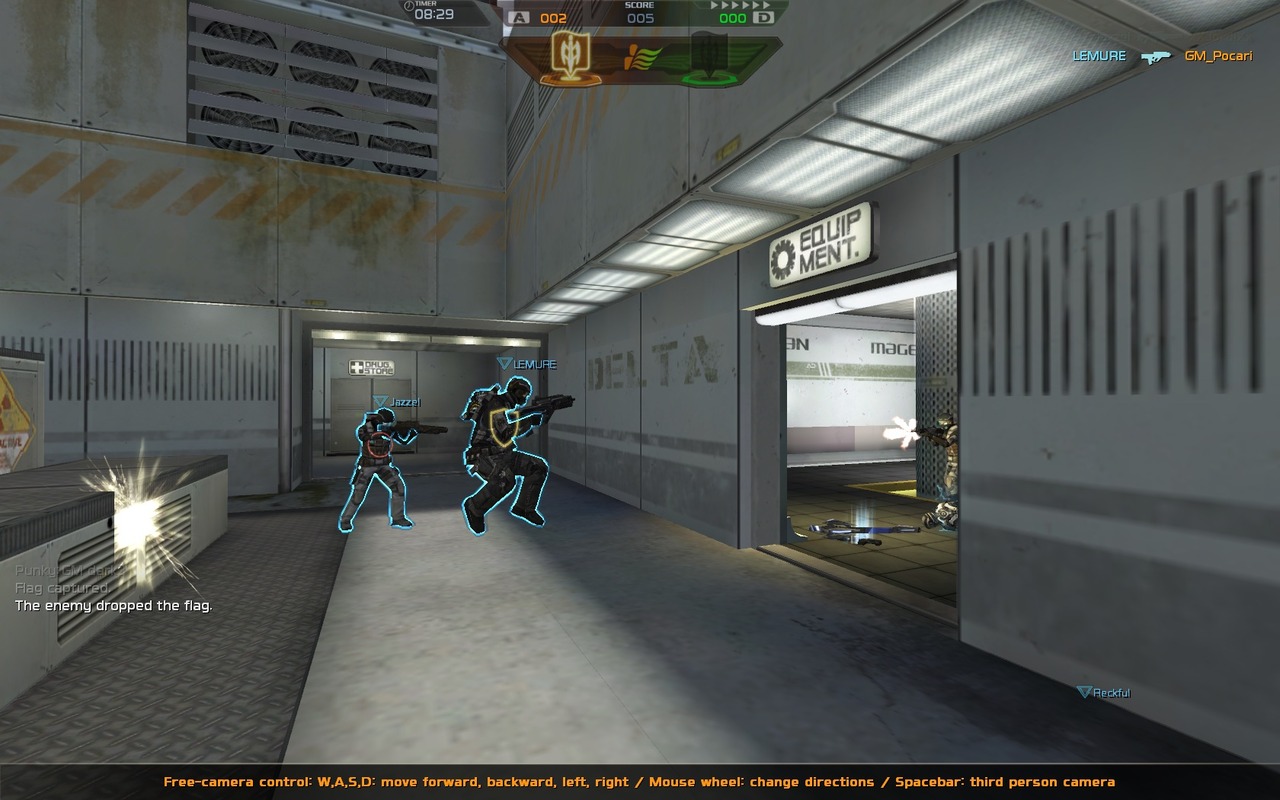Viewport: 1280px width, 800px height.
Task: Choose the Reckful player marker
Action: point(1104,692)
